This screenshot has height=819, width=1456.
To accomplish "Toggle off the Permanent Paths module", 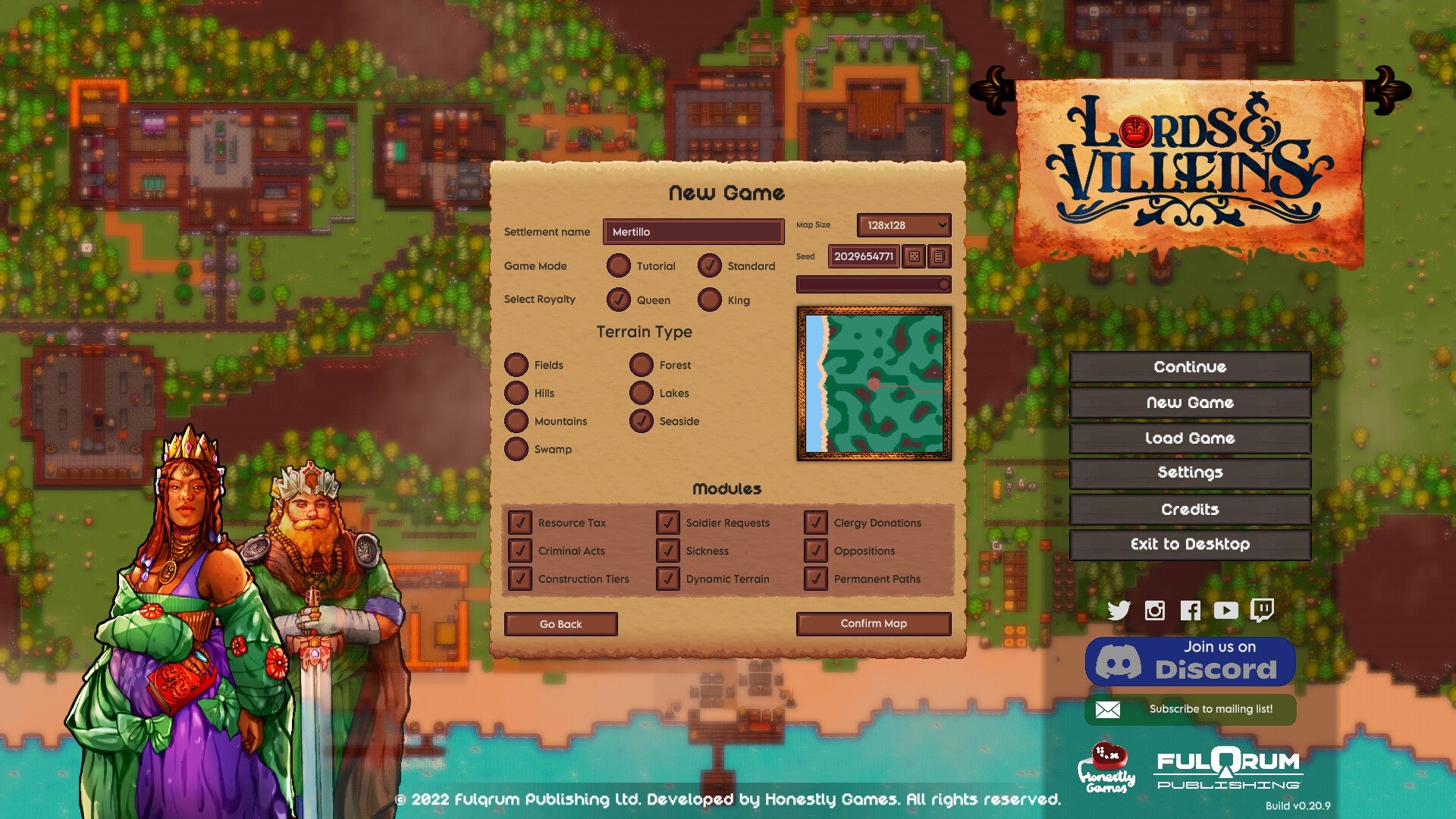I will click(816, 579).
